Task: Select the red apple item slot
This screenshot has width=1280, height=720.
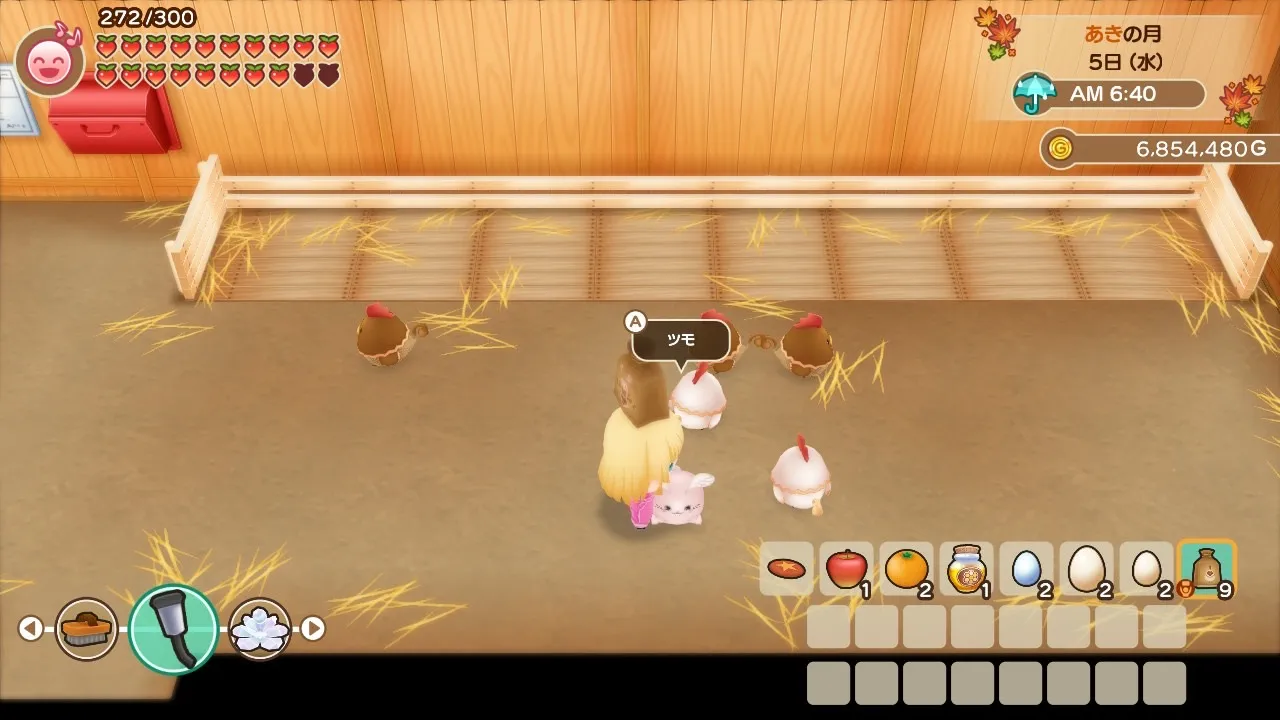Action: (x=846, y=569)
